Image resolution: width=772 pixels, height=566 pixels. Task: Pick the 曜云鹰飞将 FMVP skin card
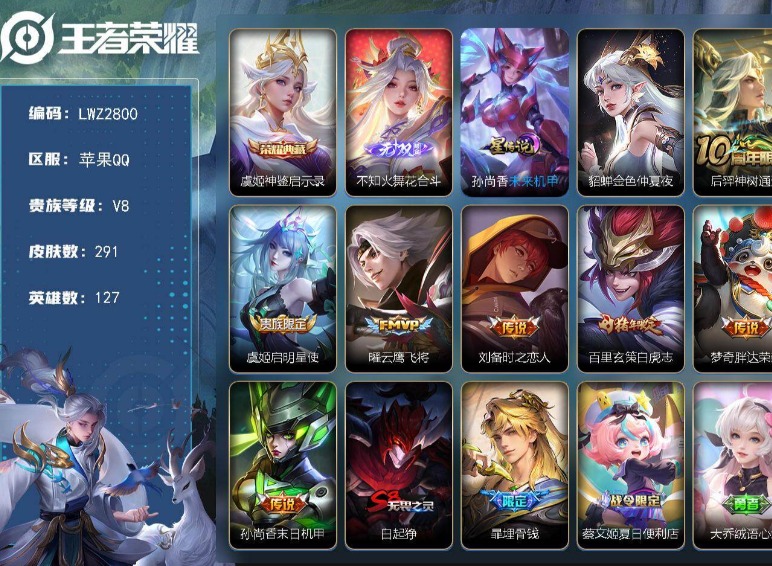coord(399,287)
